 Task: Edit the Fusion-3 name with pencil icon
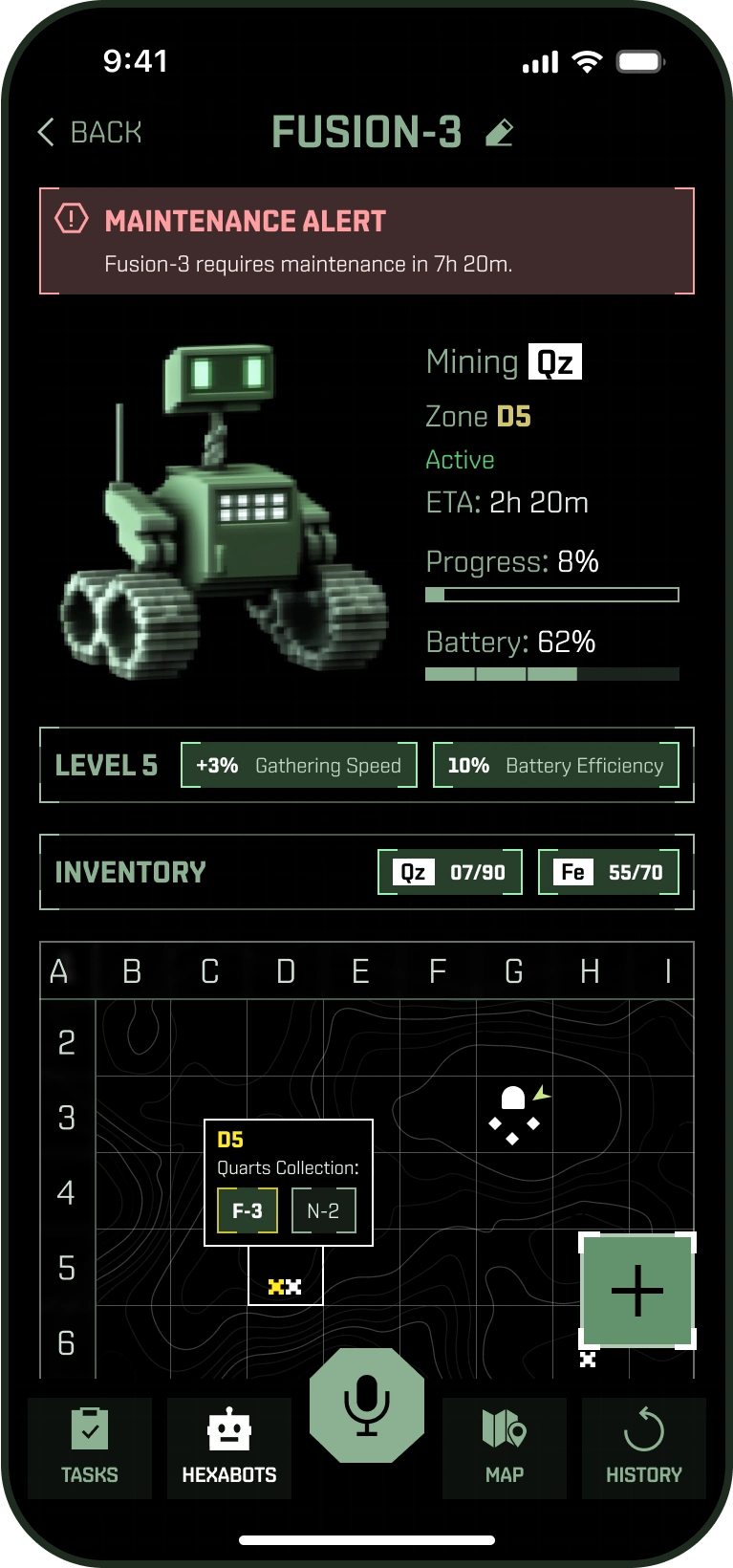[x=499, y=133]
